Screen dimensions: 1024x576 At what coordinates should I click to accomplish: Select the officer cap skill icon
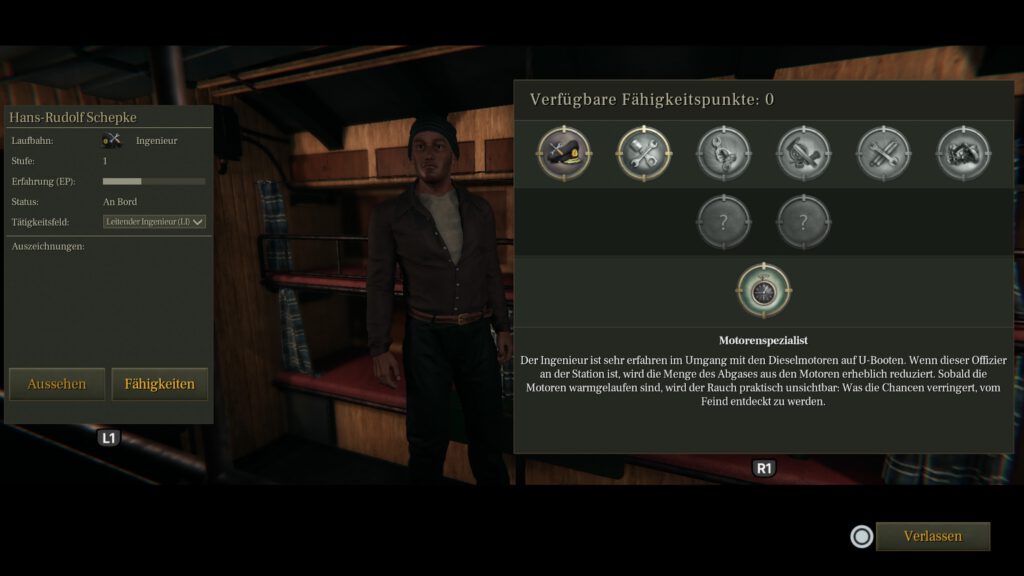coord(564,153)
